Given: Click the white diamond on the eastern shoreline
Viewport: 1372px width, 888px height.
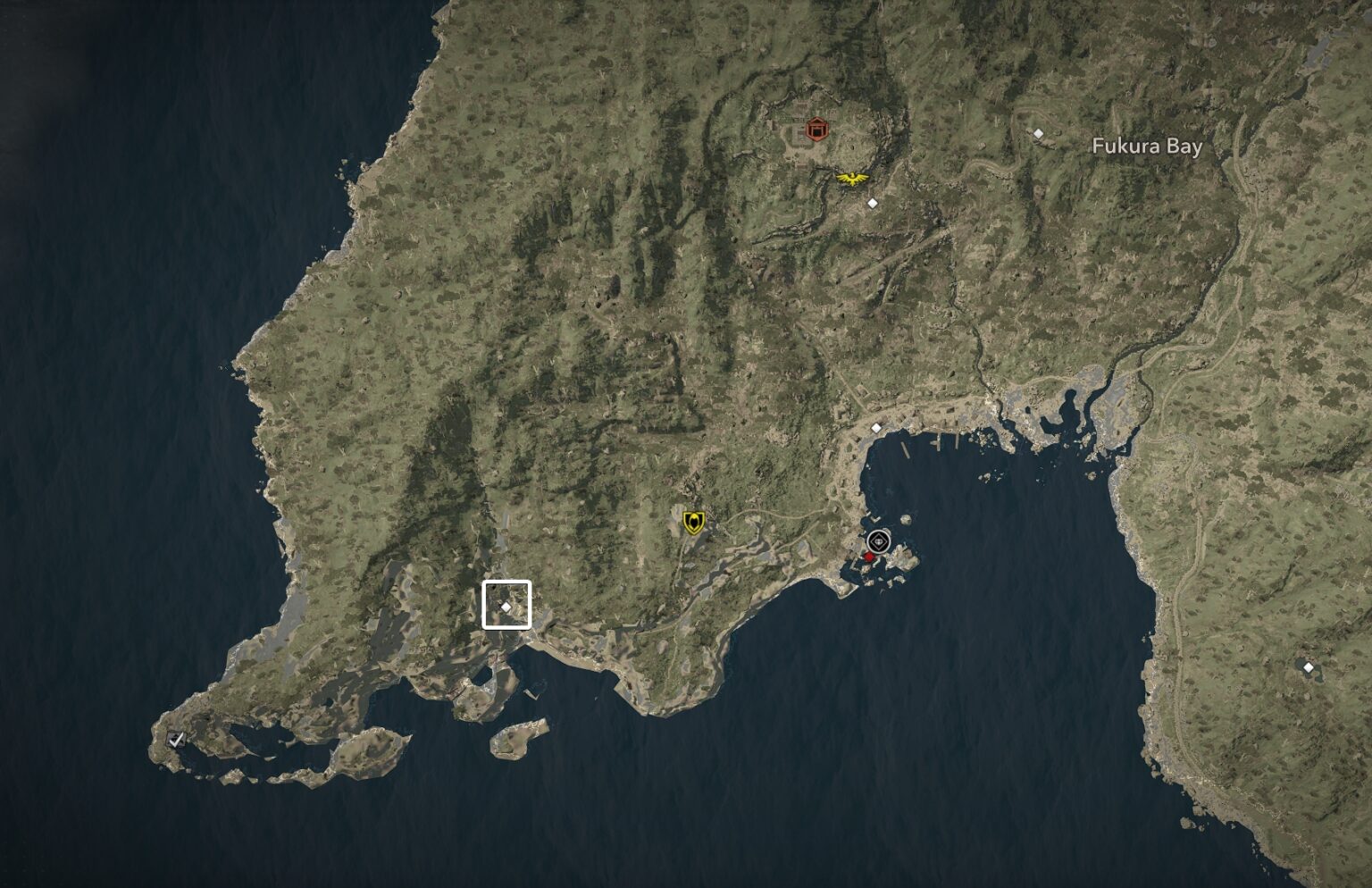Looking at the screenshot, I should [x=1309, y=667].
